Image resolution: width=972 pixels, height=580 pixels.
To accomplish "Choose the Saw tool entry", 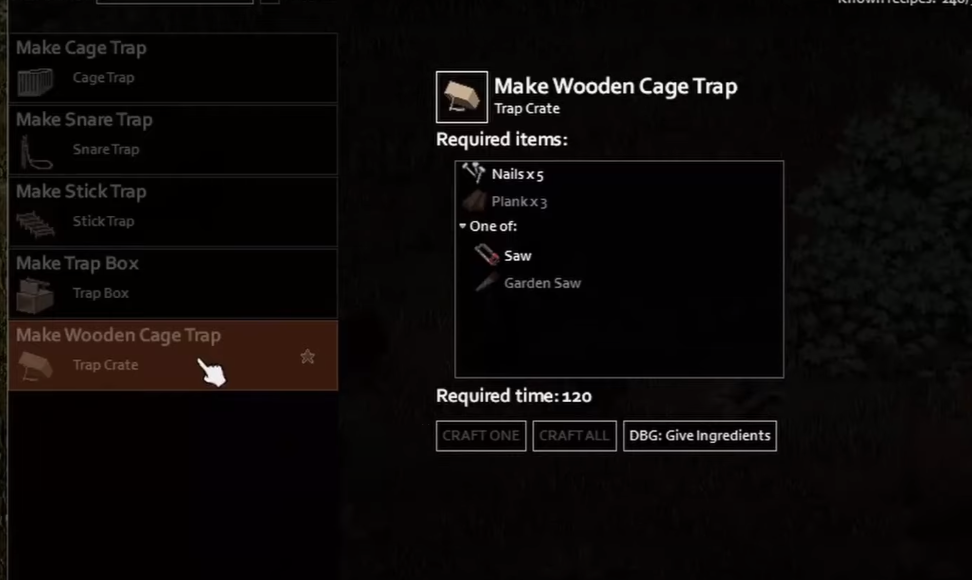I will tap(517, 255).
